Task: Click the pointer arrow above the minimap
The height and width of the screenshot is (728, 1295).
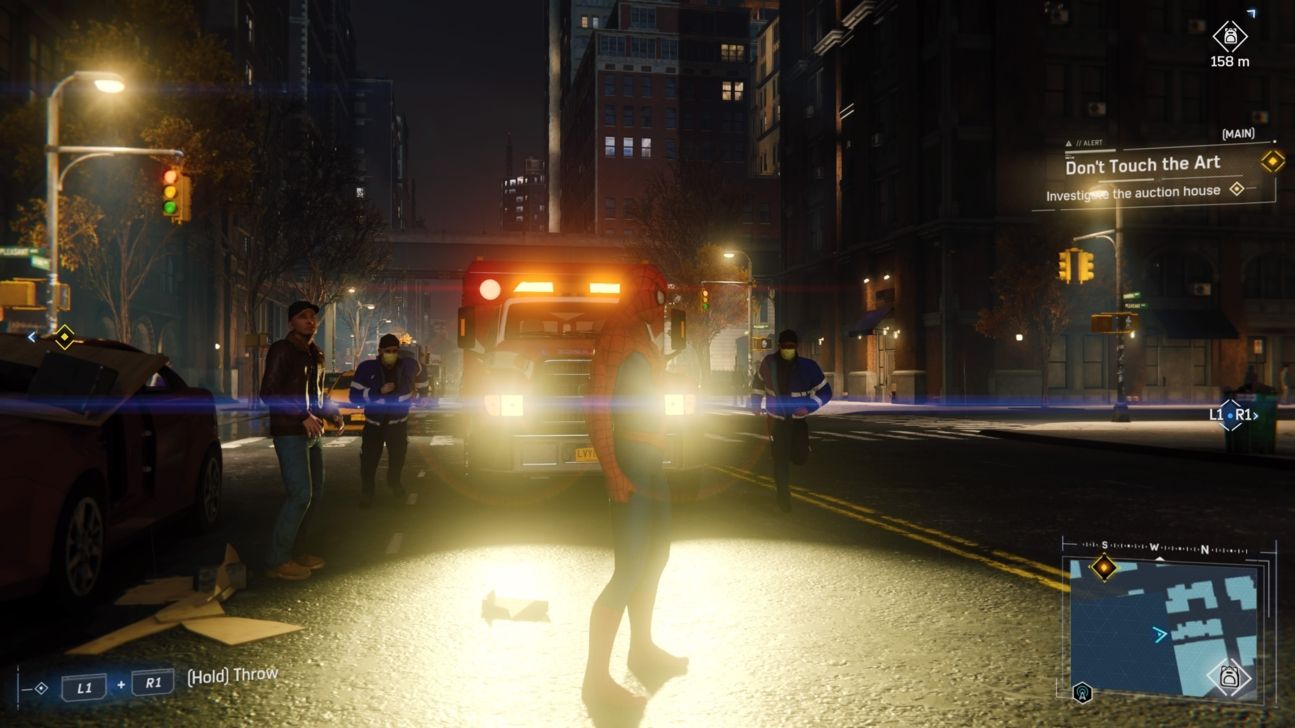Action: coord(1159,557)
